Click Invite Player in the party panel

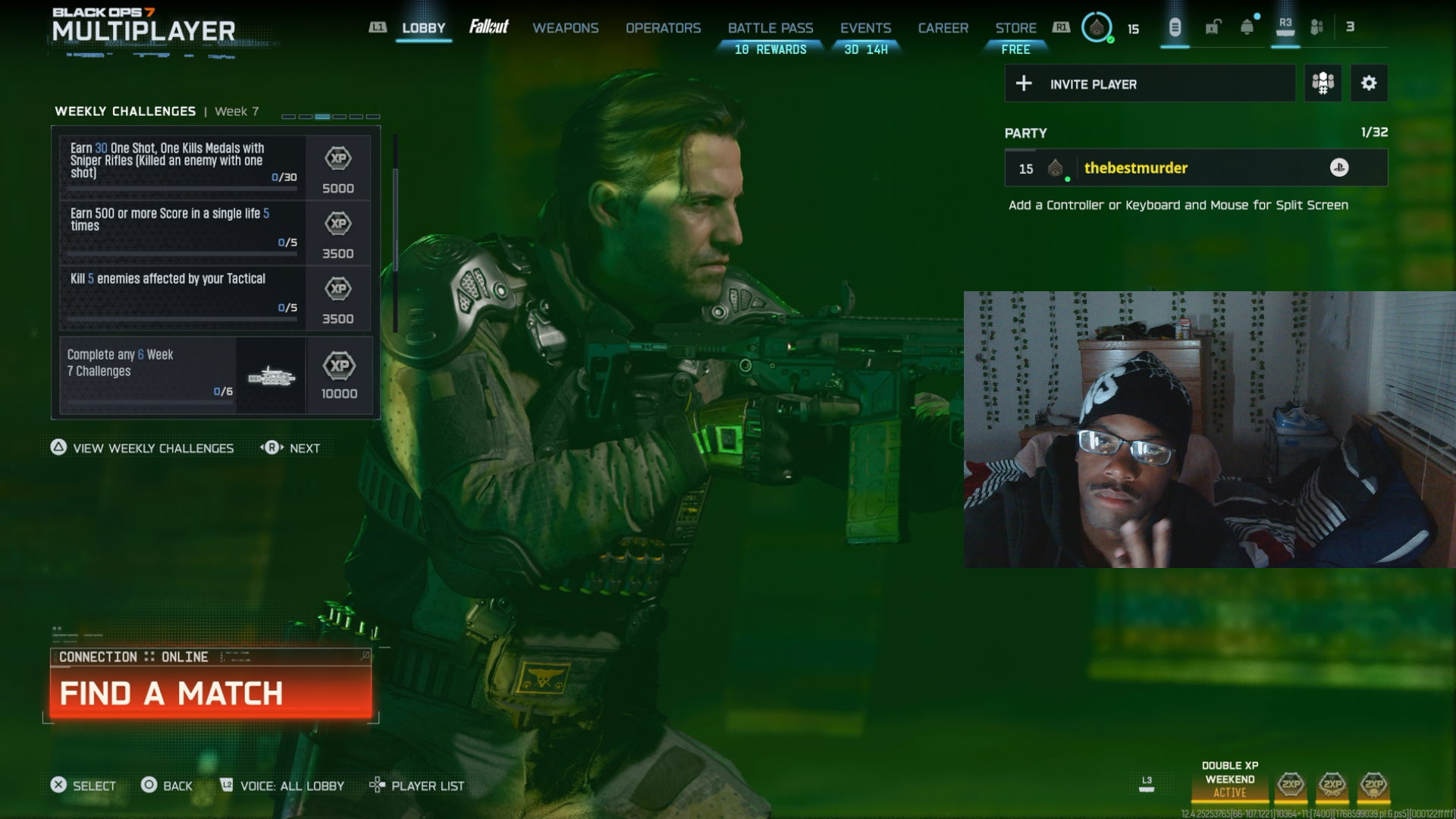point(1150,83)
